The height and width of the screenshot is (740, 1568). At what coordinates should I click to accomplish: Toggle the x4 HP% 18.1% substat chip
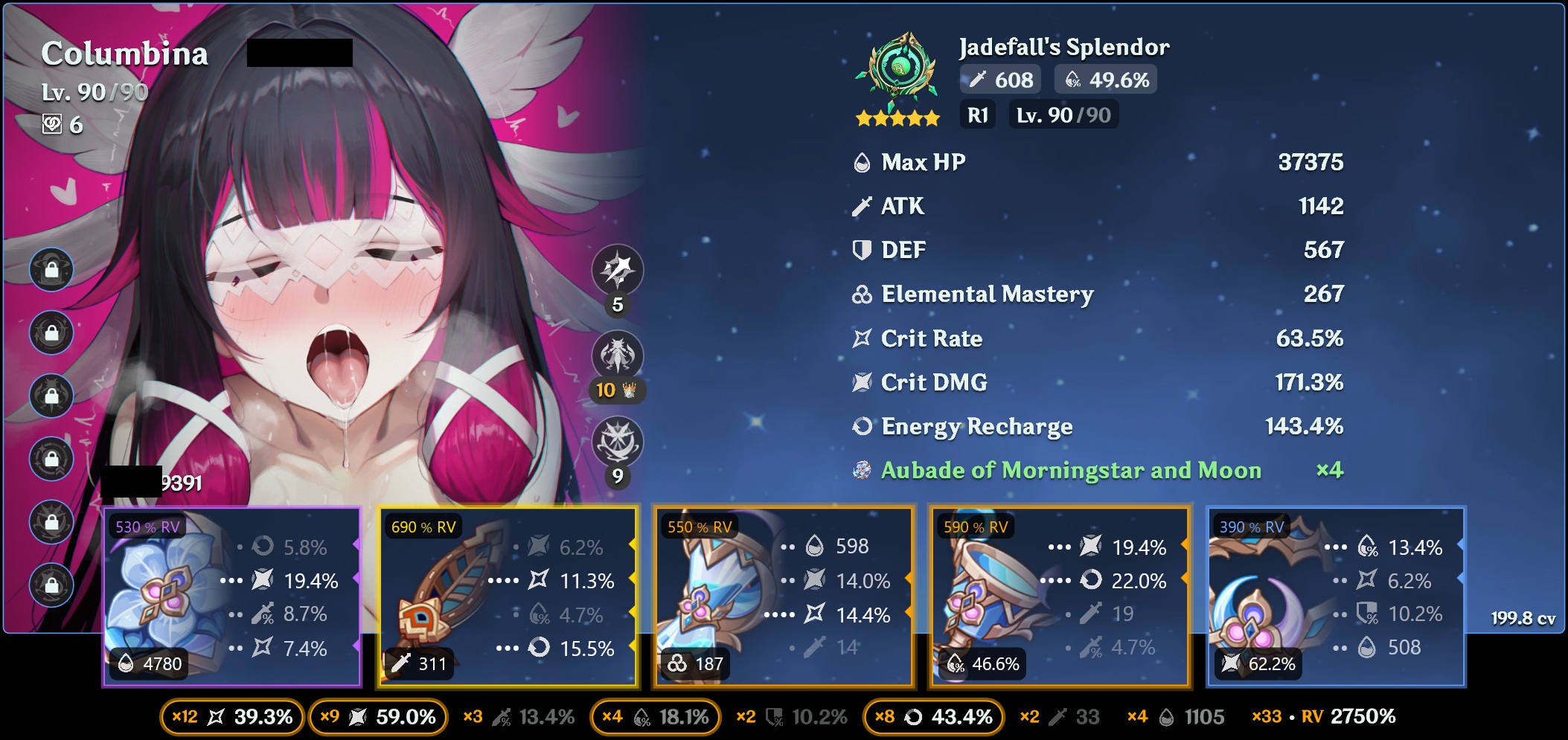point(655,717)
